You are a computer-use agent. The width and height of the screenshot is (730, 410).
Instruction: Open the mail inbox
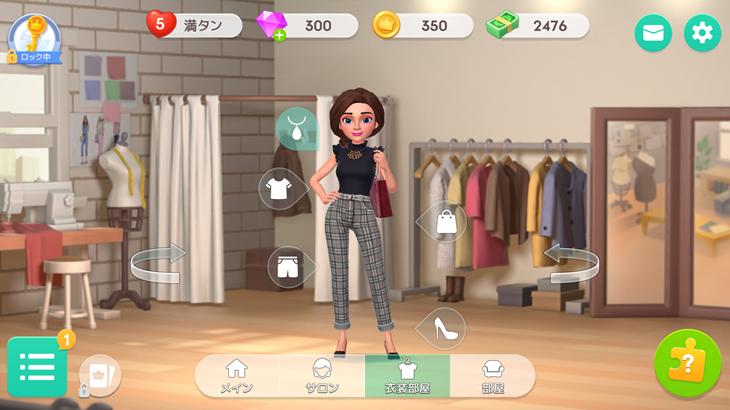pyautogui.click(x=653, y=33)
